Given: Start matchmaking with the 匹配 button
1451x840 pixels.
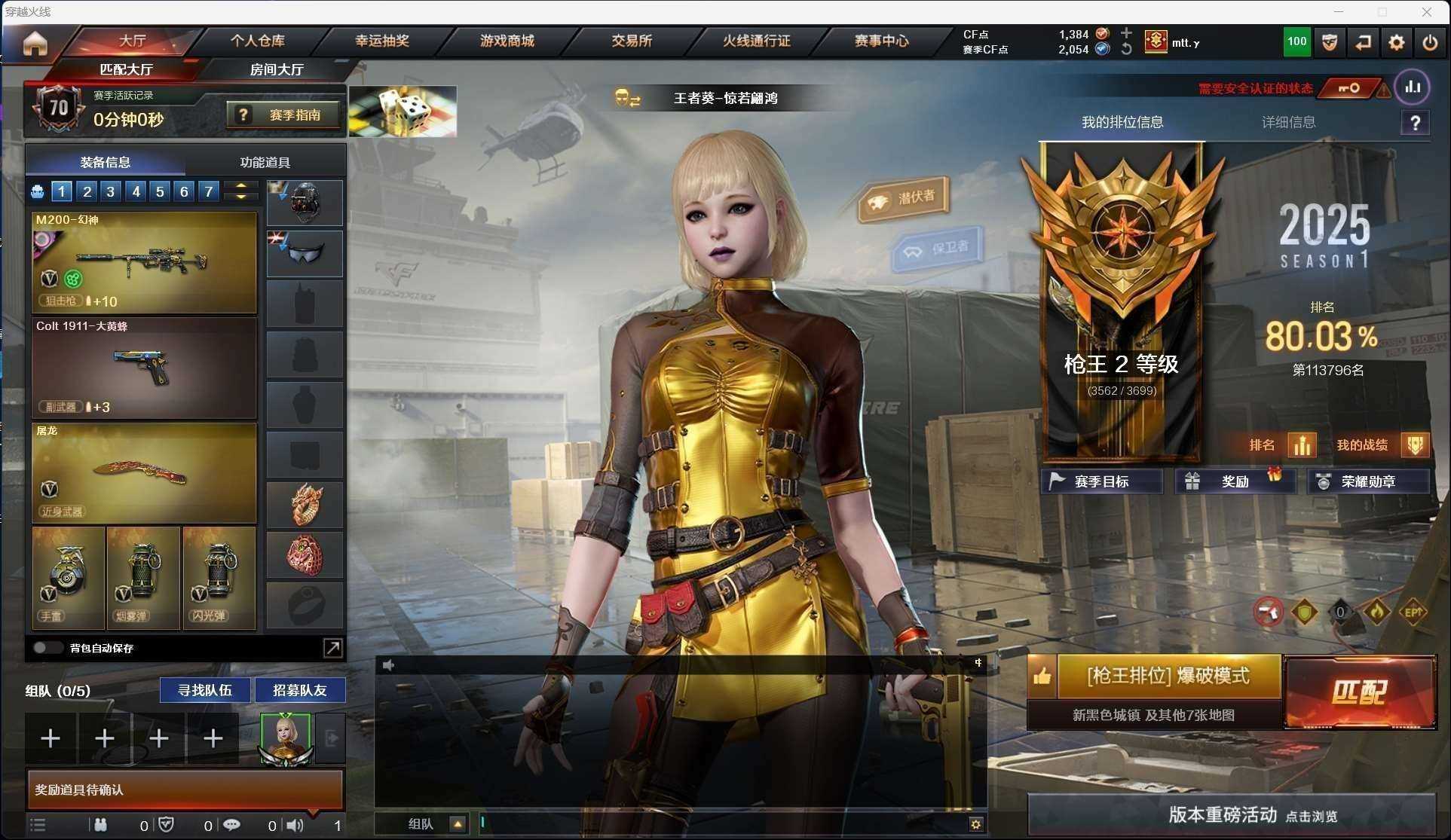Looking at the screenshot, I should click(x=1360, y=692).
